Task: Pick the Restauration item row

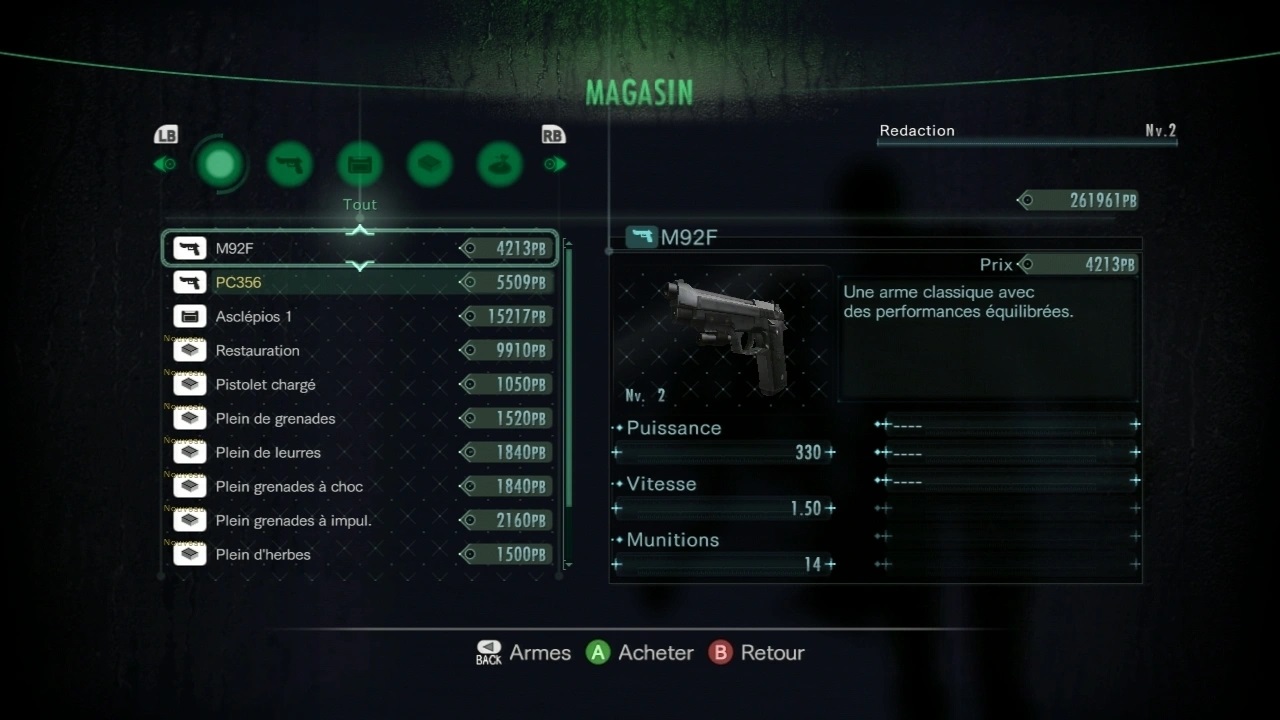Action: pos(360,351)
